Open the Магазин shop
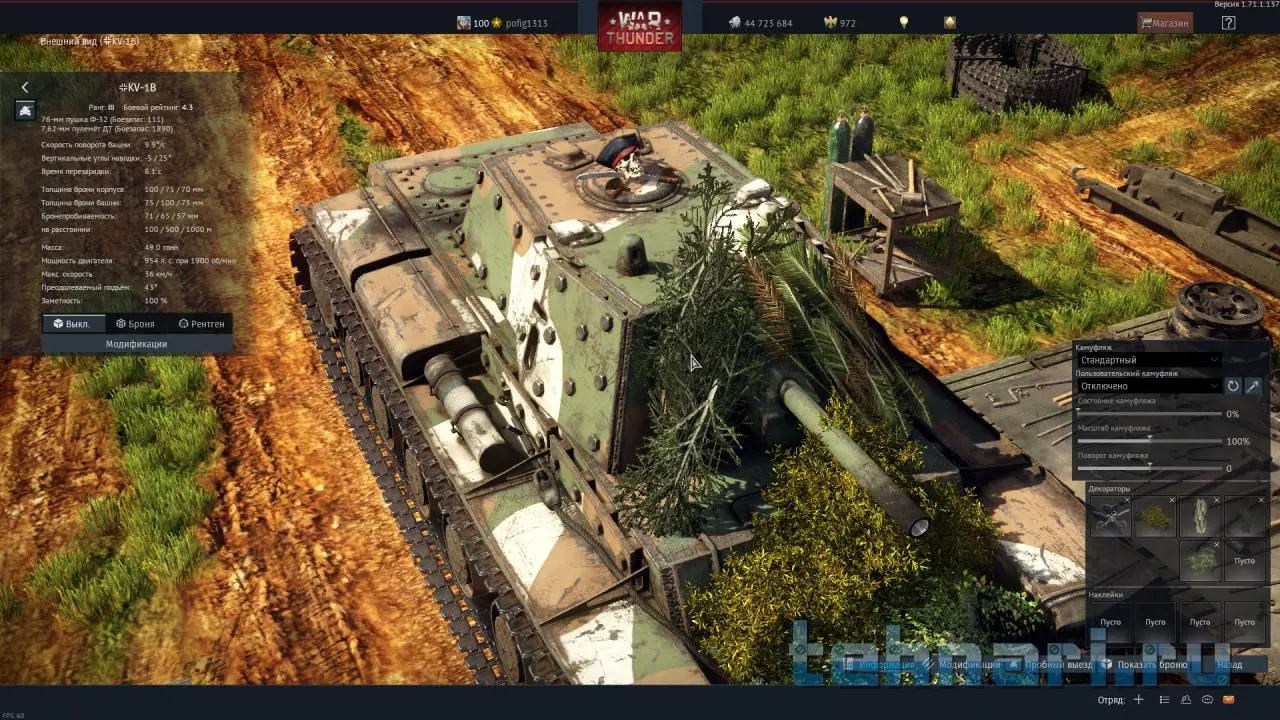This screenshot has height=720, width=1280. tap(1165, 23)
